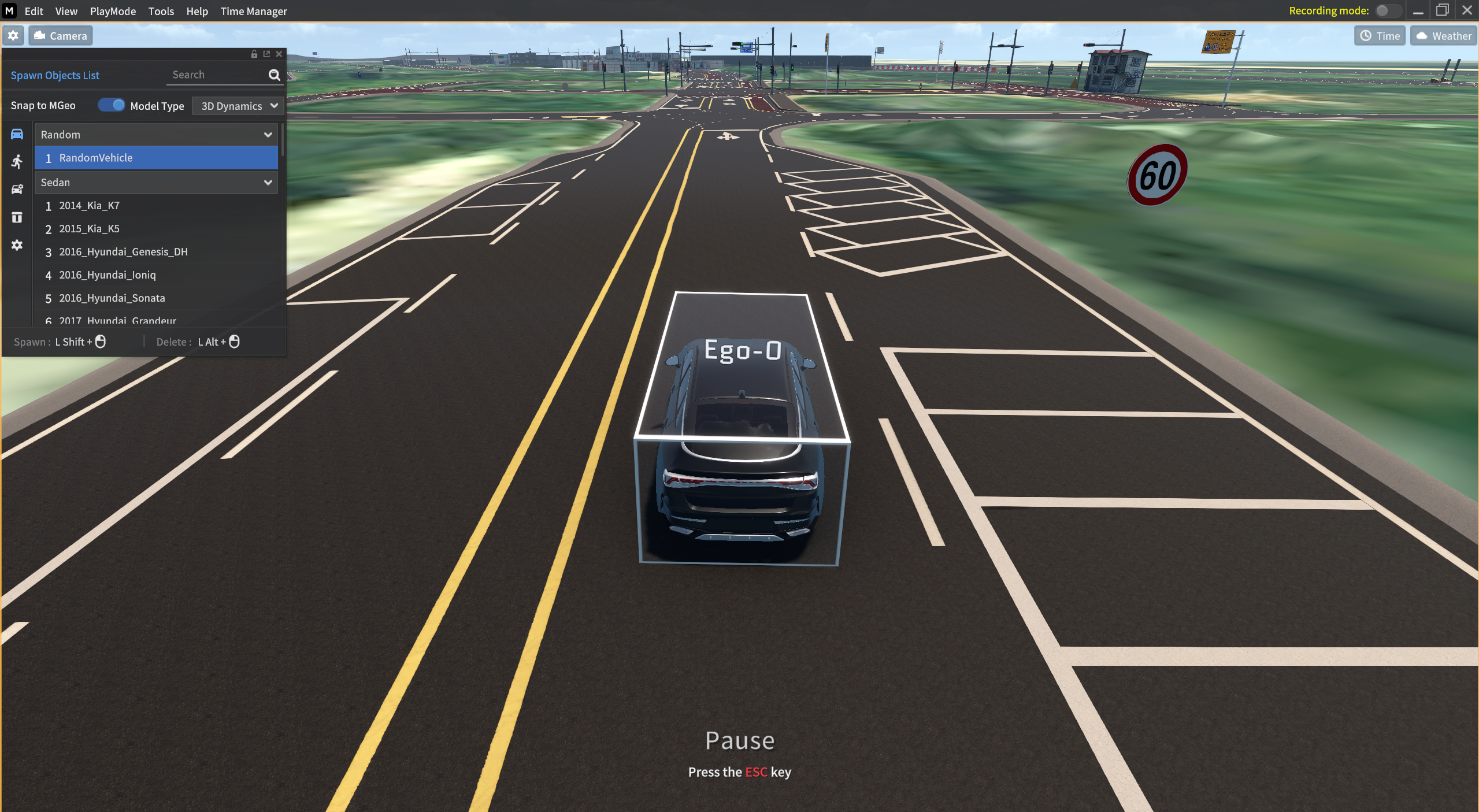Open the Model Type 3D Dynamics dropdown
The image size is (1479, 812).
tap(239, 106)
